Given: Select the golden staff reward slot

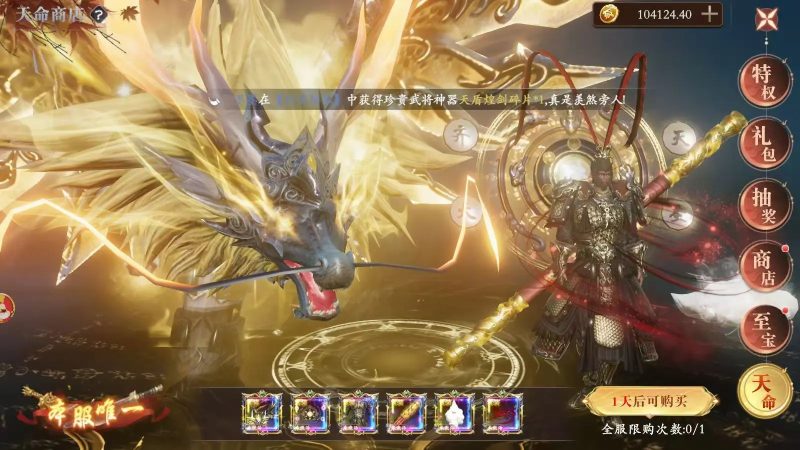Looking at the screenshot, I should click(407, 412).
